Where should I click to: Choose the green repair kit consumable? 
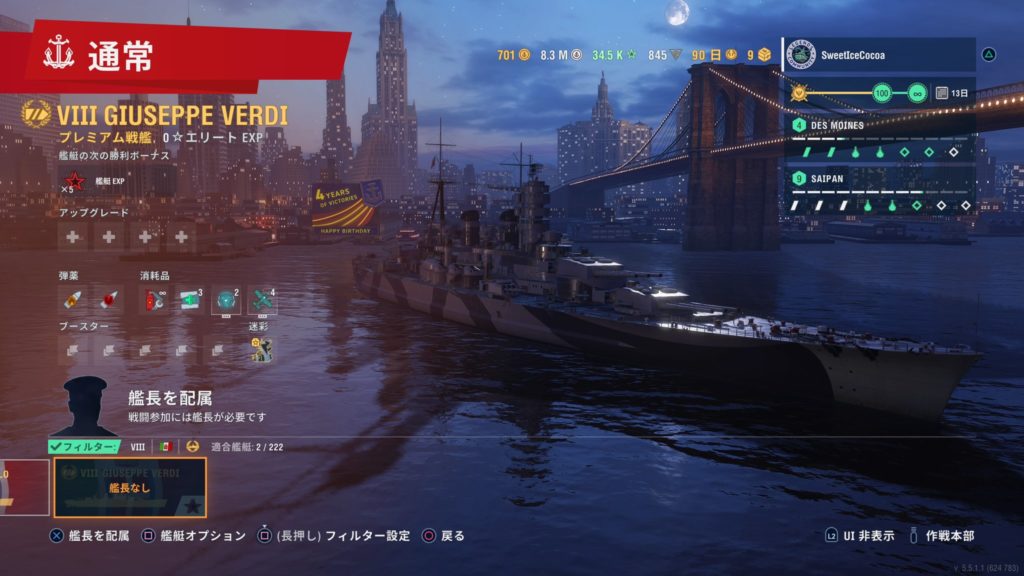pos(191,299)
